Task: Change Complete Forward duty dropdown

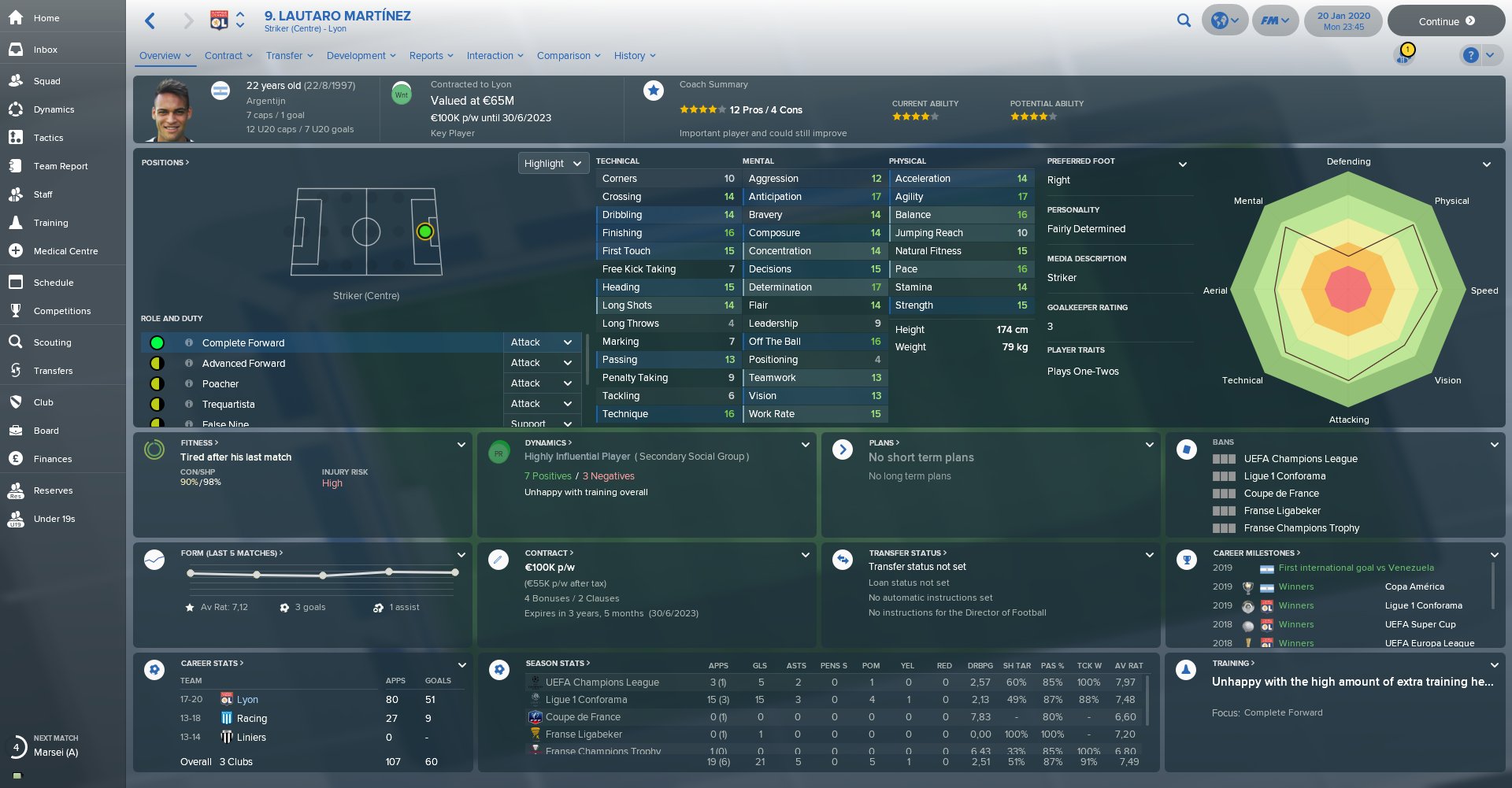Action: 542,342
